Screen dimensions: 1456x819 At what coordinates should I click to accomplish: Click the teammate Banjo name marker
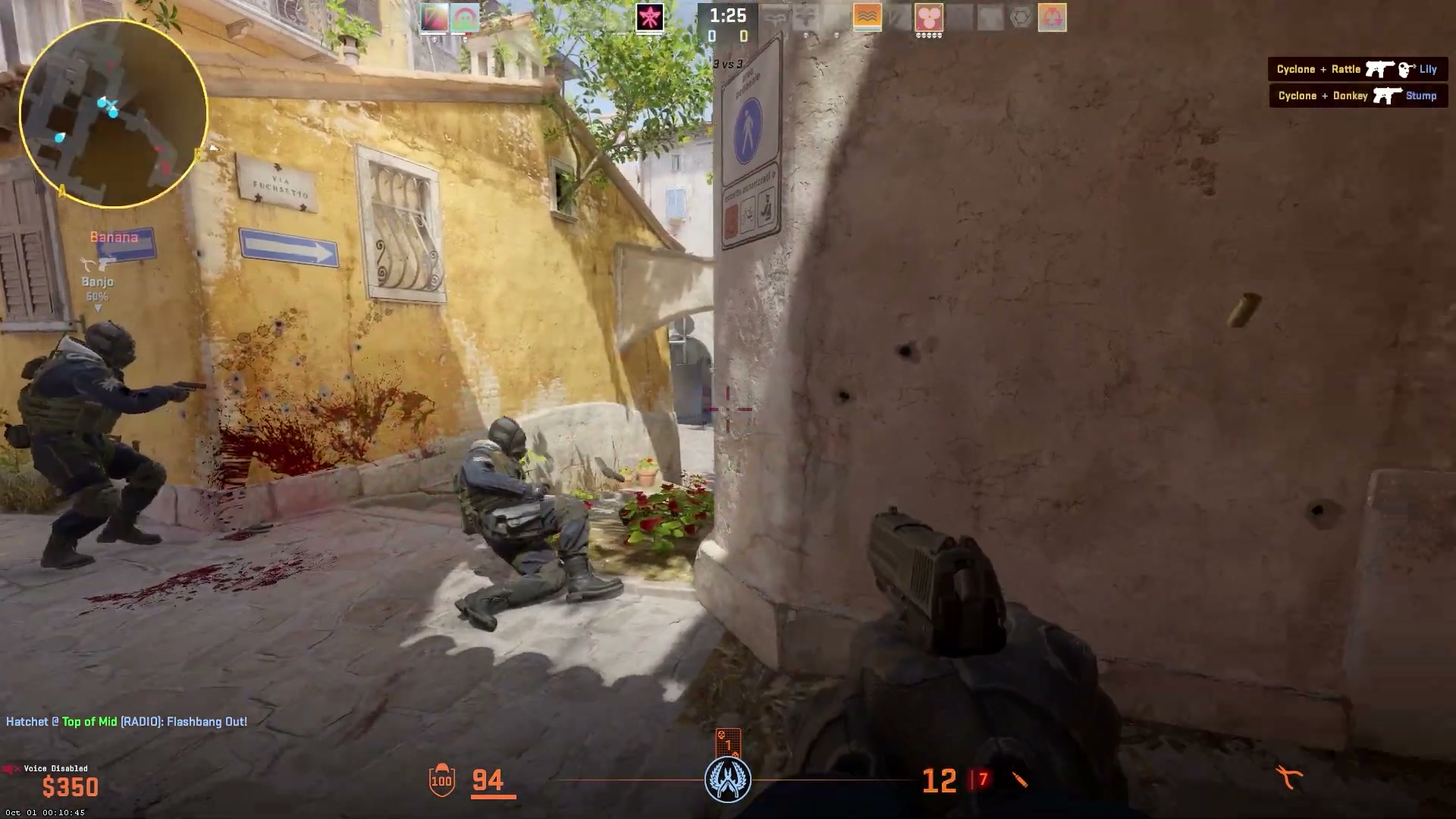98,281
